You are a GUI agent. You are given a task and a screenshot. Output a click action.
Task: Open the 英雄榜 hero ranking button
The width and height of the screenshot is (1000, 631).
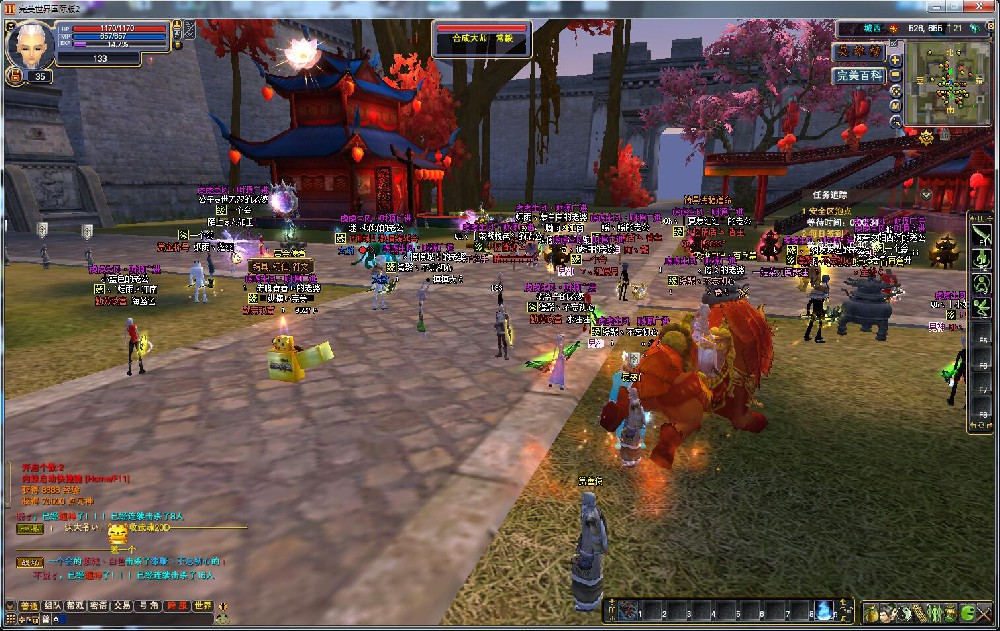point(859,51)
